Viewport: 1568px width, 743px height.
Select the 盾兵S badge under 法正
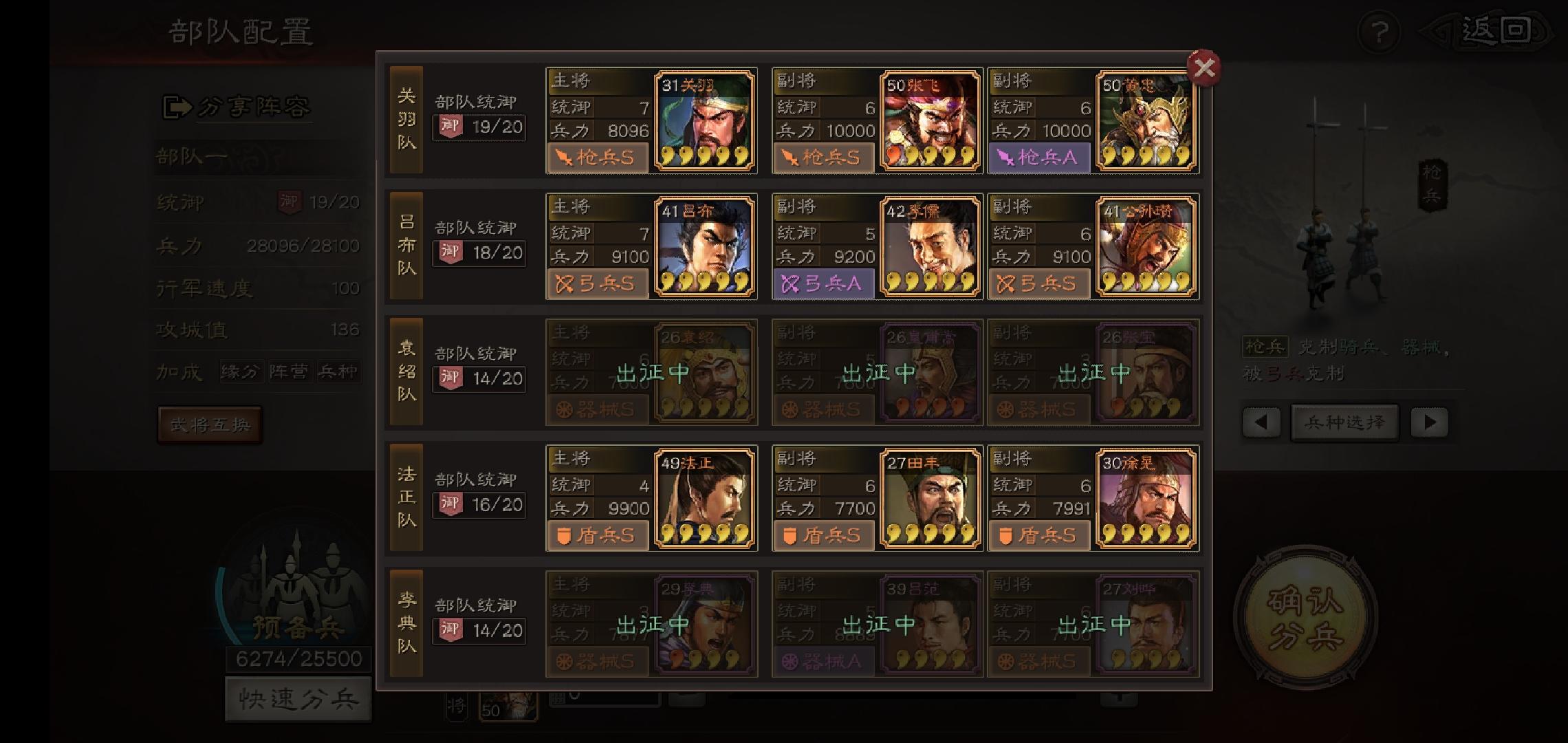pyautogui.click(x=597, y=535)
